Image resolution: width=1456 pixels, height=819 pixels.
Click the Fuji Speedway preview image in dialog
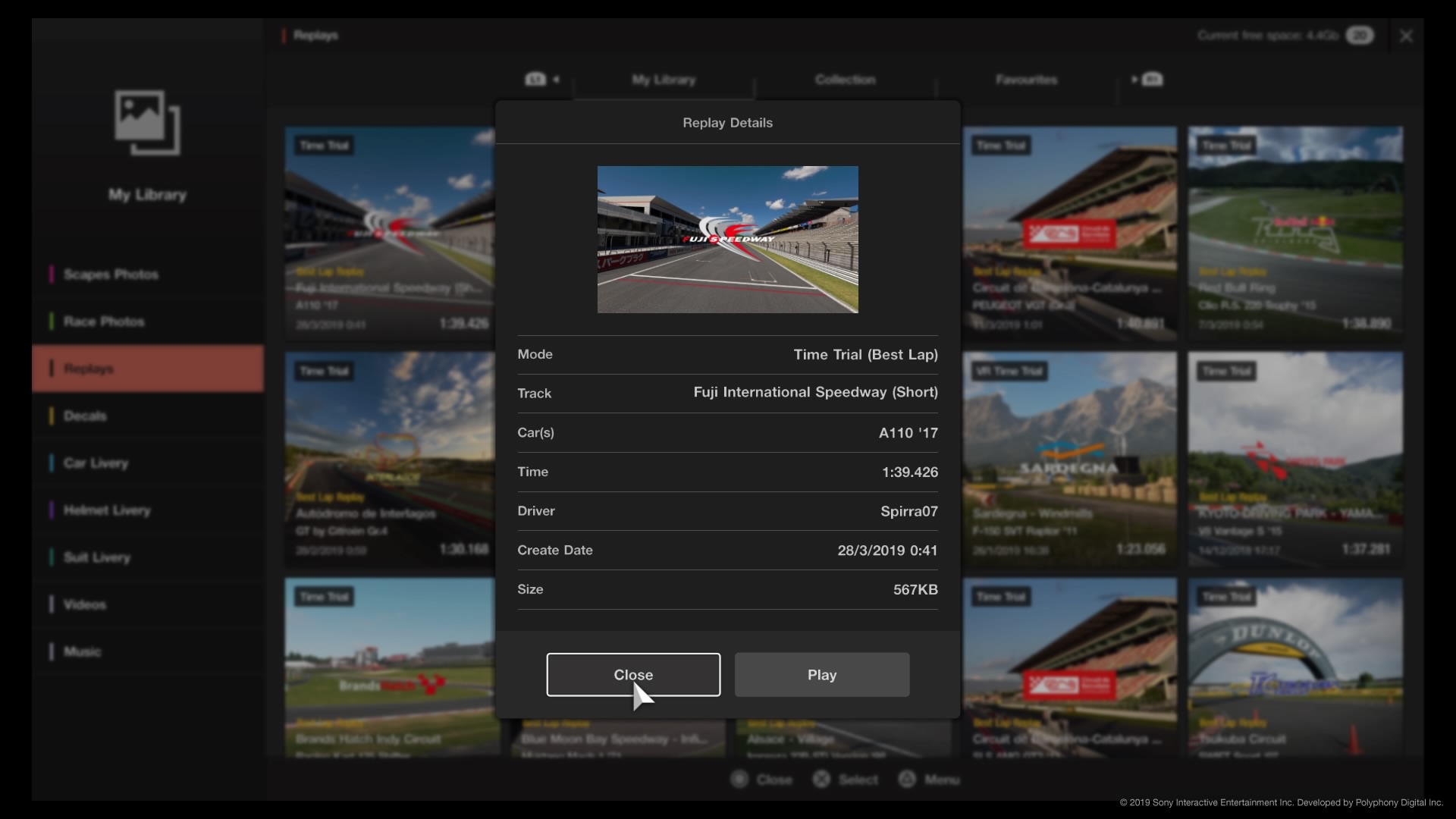[x=727, y=239]
